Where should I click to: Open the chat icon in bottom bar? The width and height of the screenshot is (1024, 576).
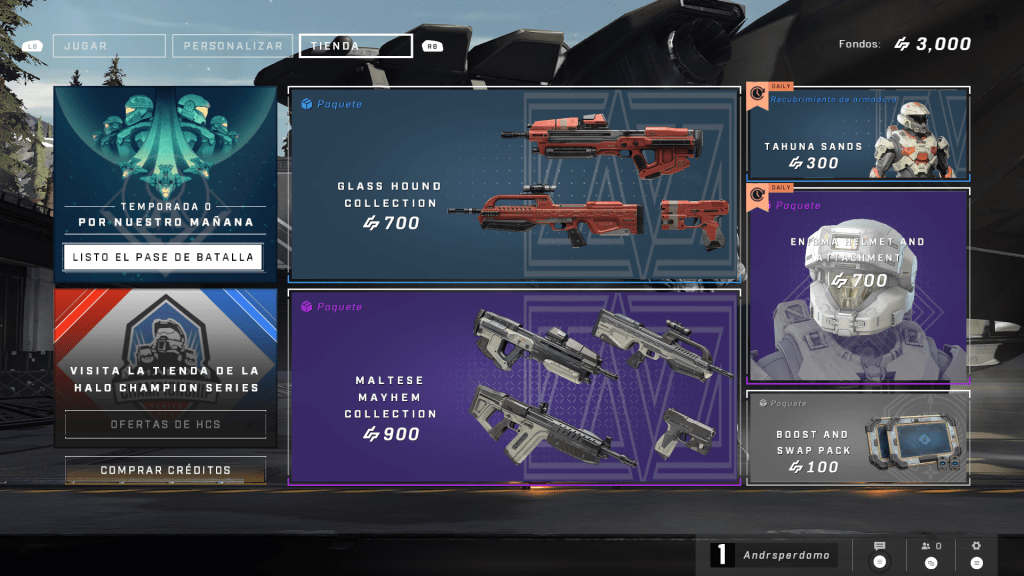(879, 553)
